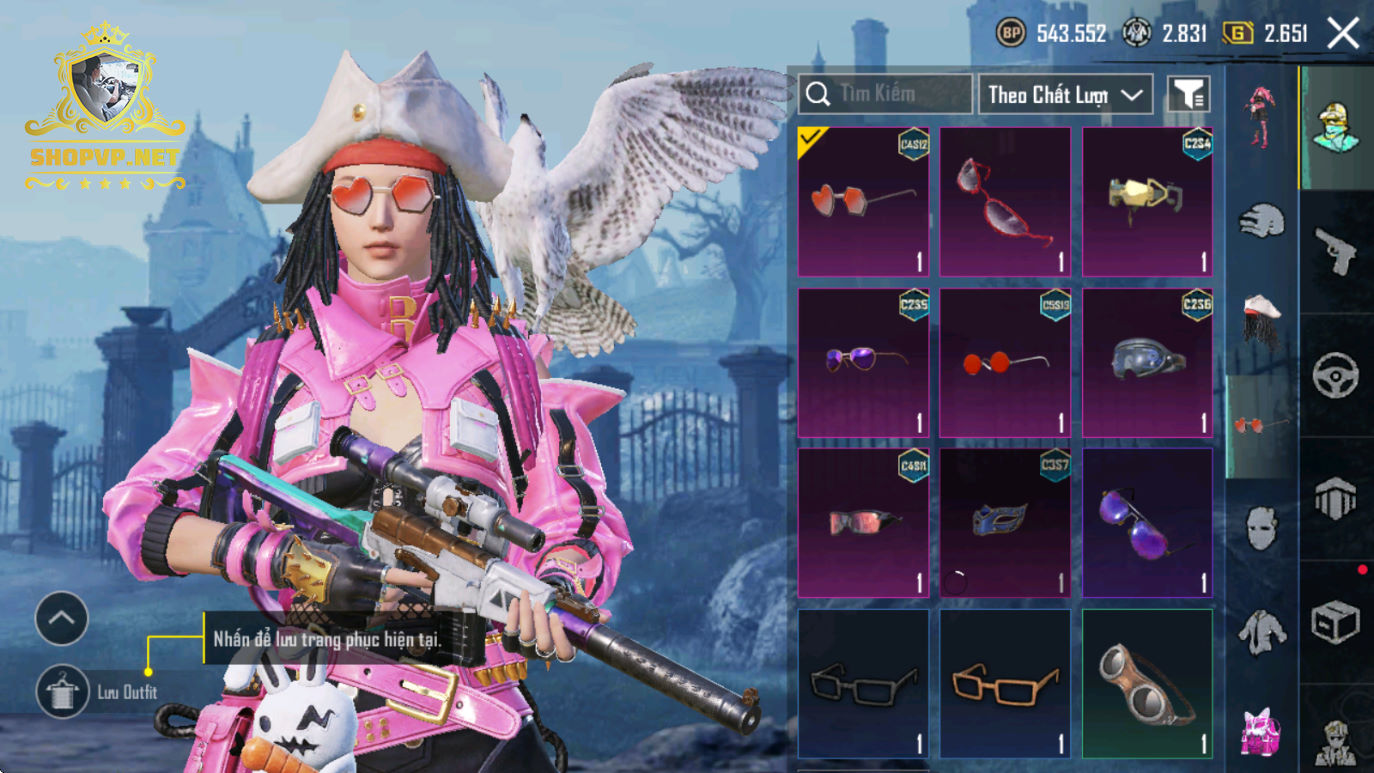Select the brown leather pilot goggles
This screenshot has width=1374, height=773.
pyautogui.click(x=1147, y=684)
